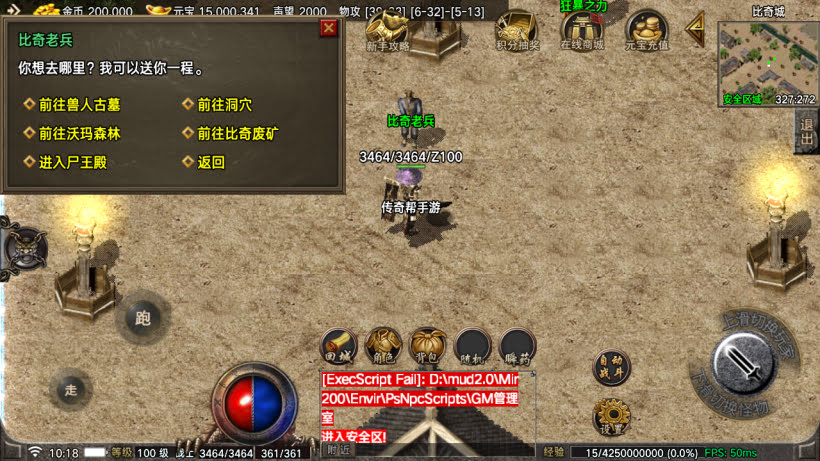Open the 新手攻略 beginner guide
The height and width of the screenshot is (461, 820).
(x=387, y=31)
